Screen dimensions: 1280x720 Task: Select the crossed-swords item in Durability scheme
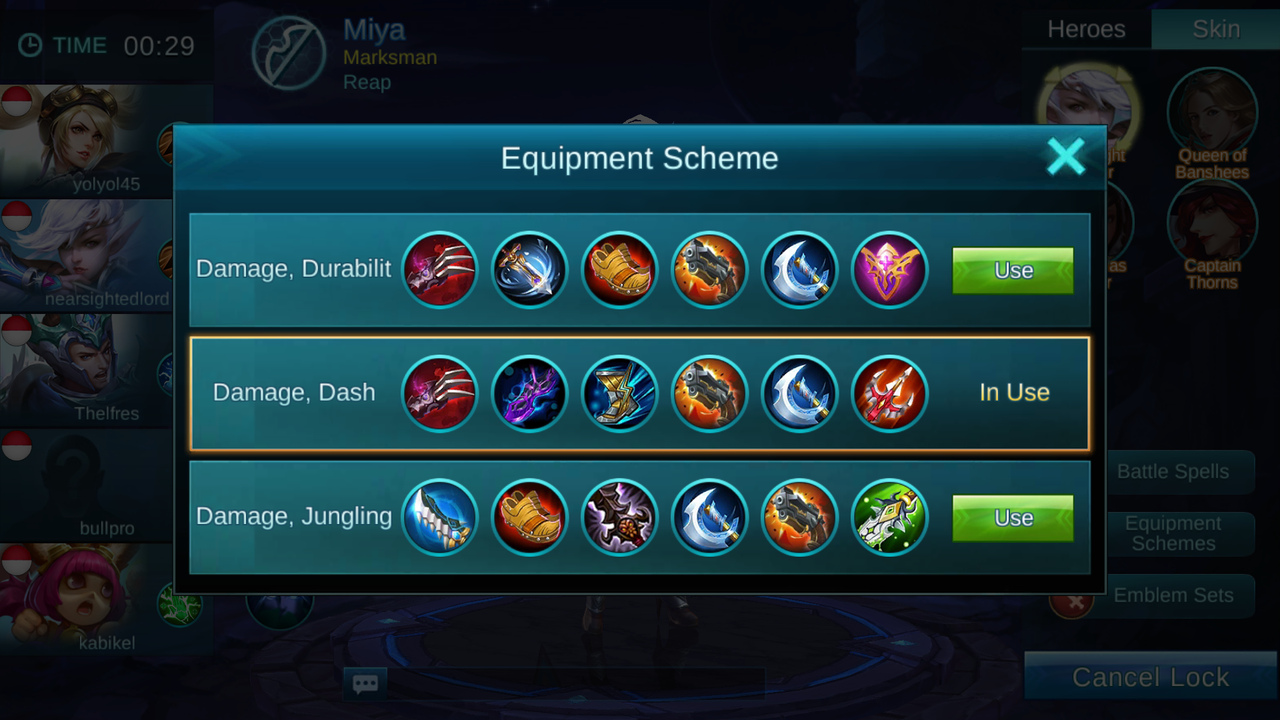tap(529, 270)
